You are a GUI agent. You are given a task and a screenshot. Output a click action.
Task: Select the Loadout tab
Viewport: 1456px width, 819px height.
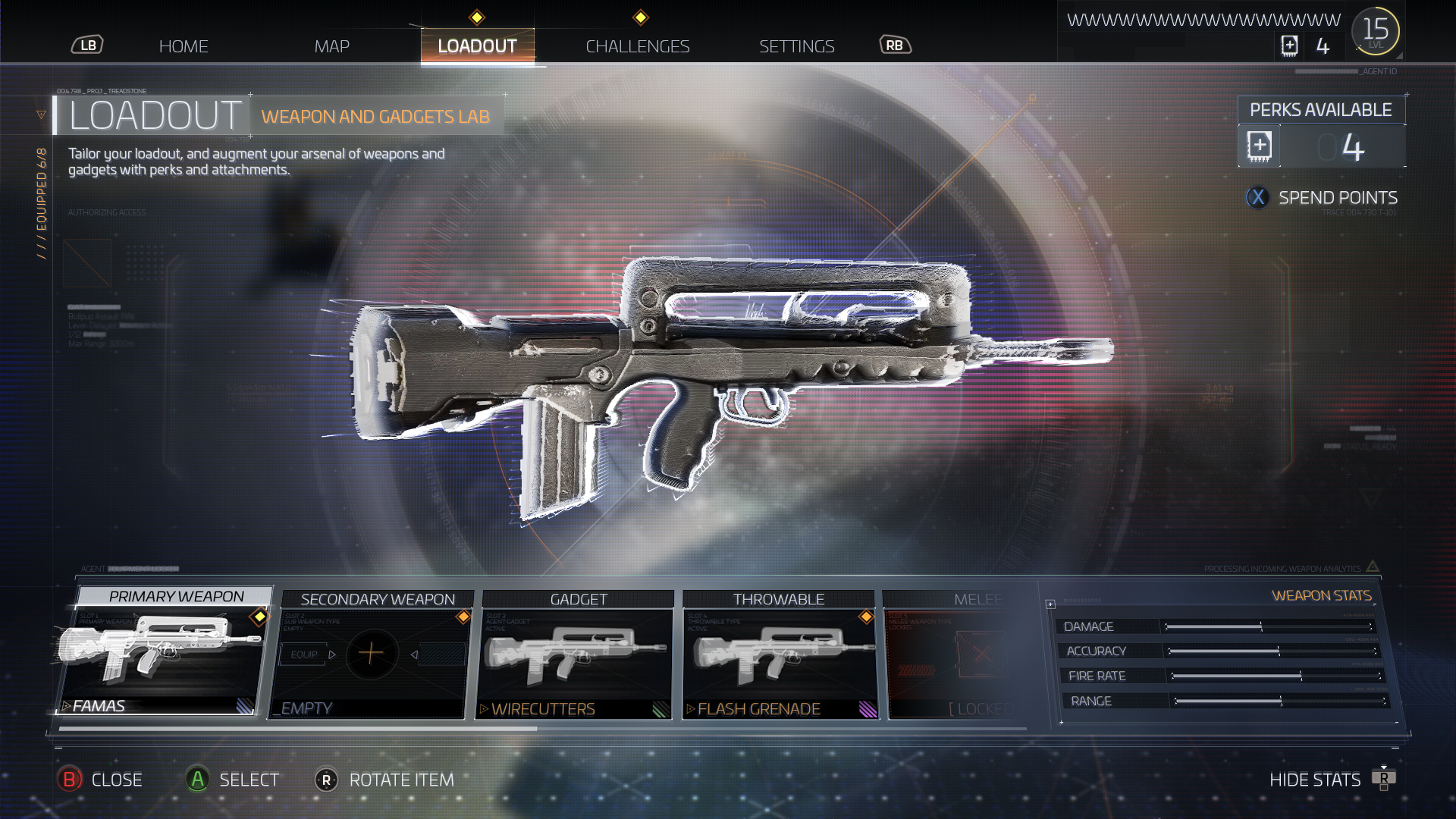[477, 46]
